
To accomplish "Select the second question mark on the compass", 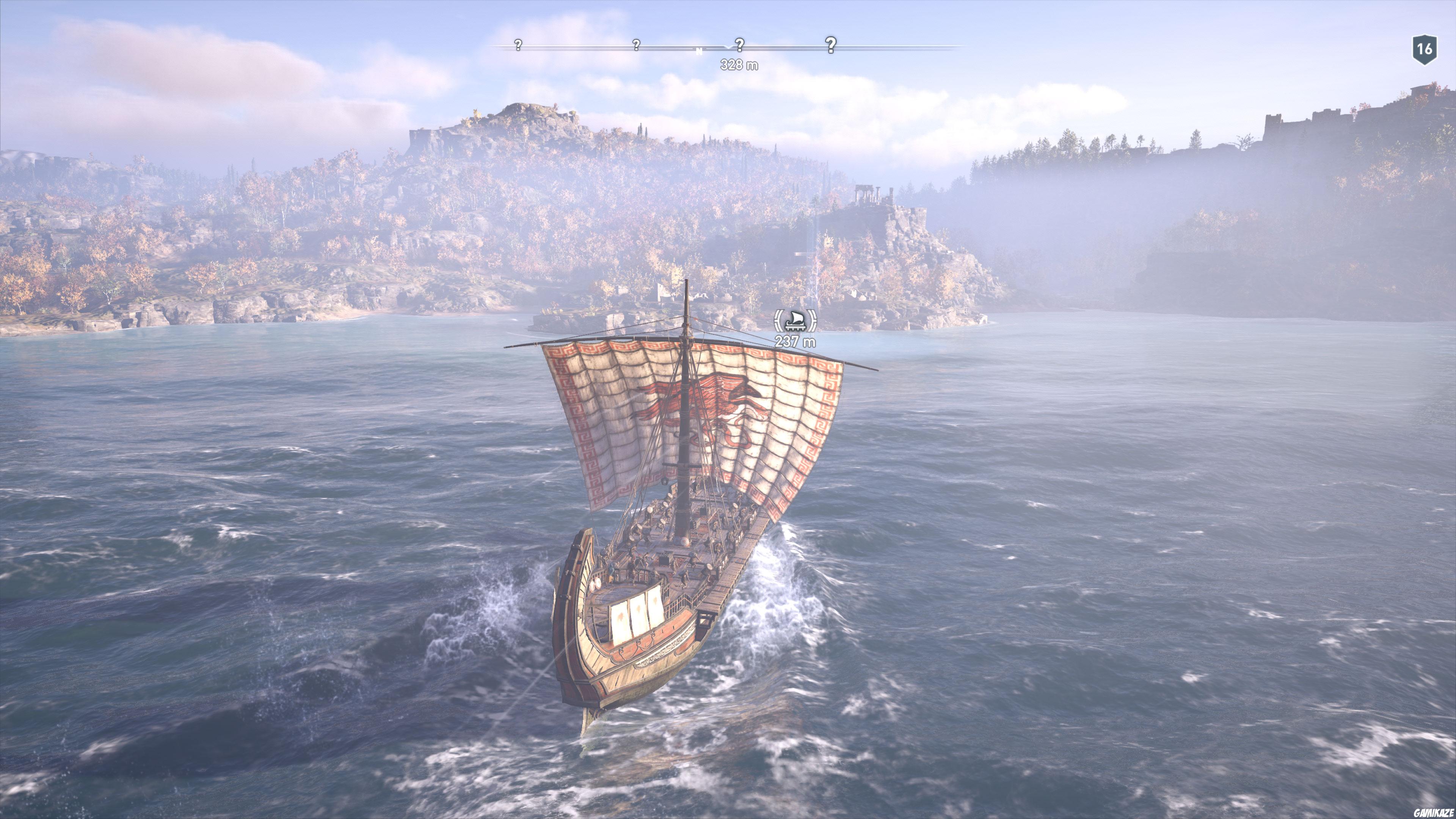I will tap(637, 45).
